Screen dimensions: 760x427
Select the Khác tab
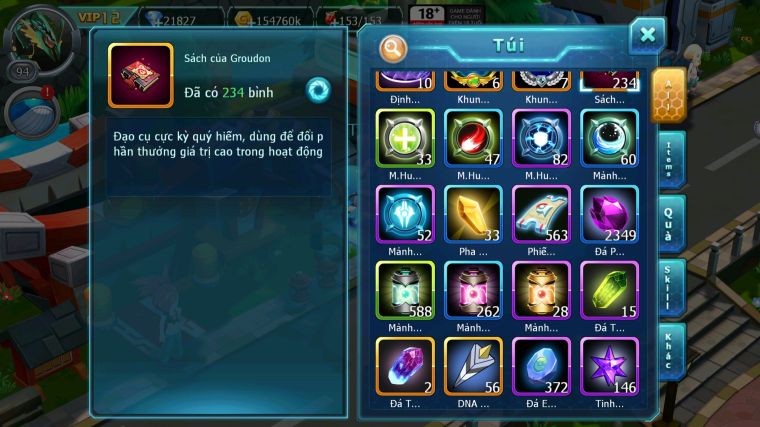[671, 350]
